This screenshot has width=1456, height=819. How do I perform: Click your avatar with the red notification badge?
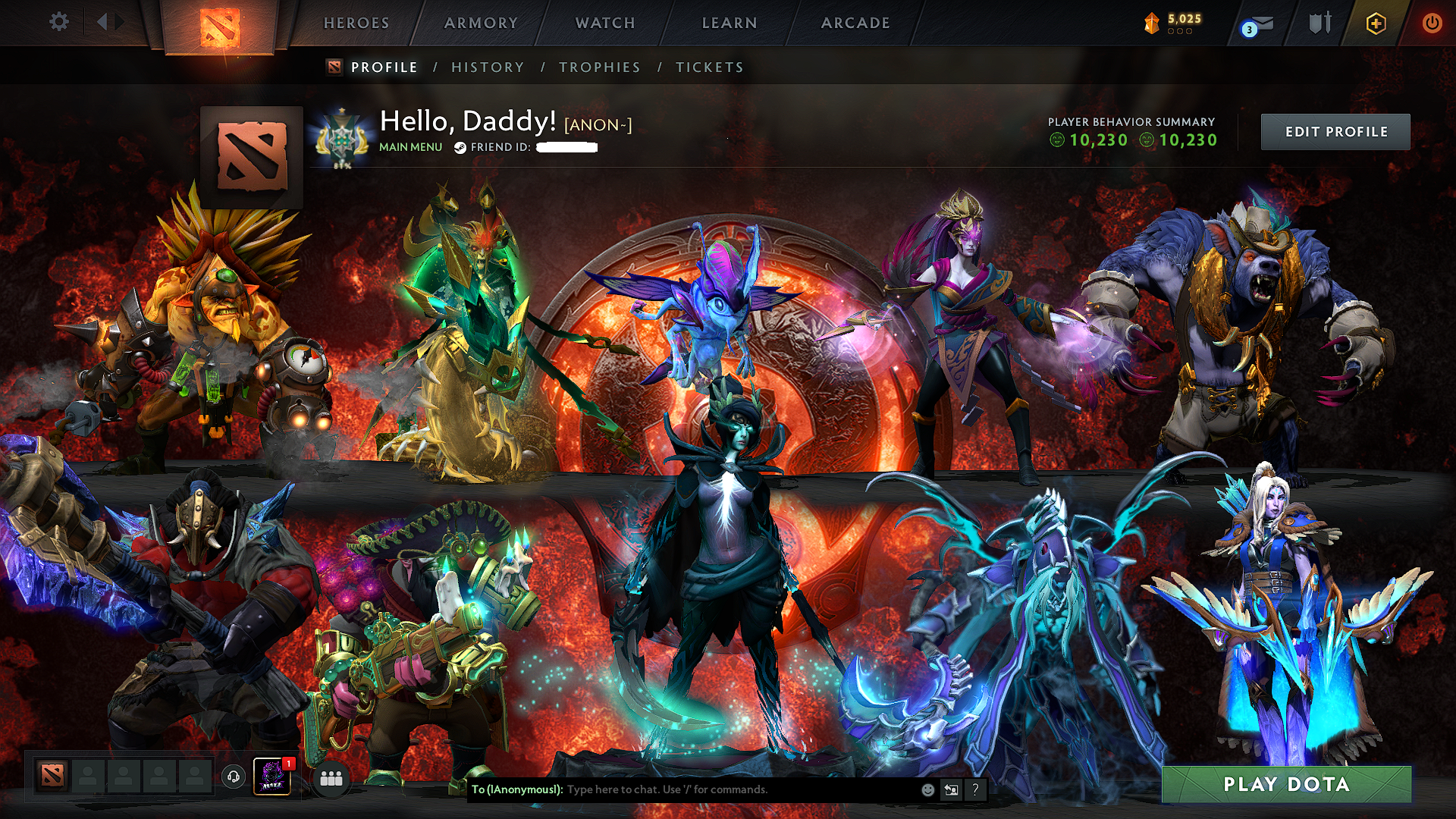273,776
